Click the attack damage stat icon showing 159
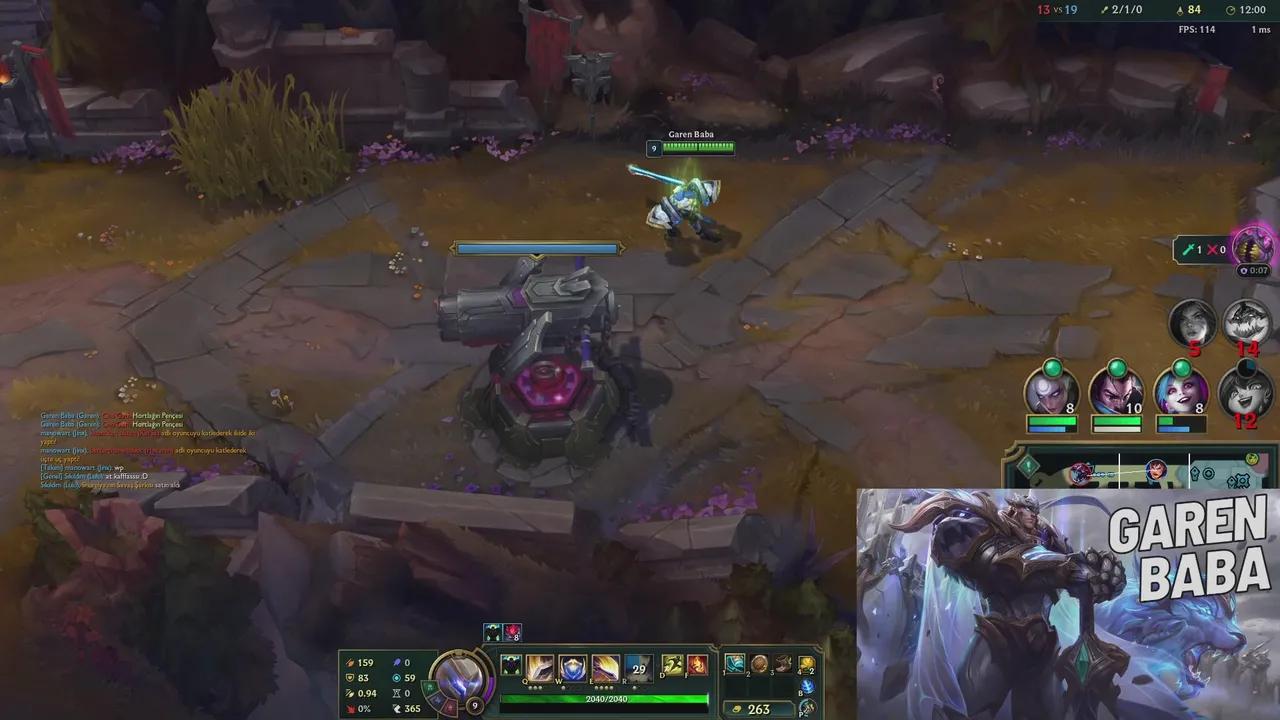Image resolution: width=1280 pixels, height=720 pixels. [350, 663]
